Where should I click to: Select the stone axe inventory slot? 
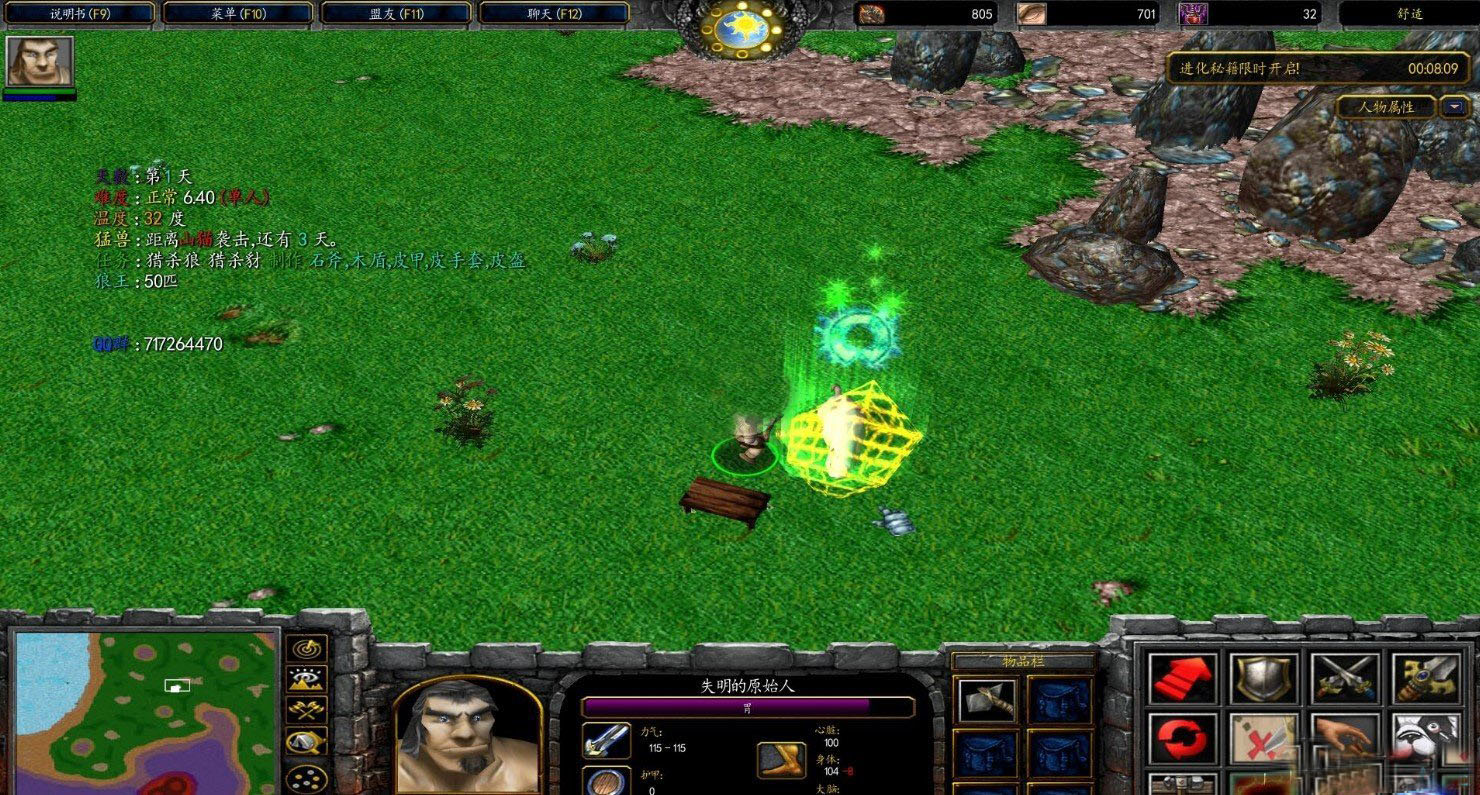[986, 699]
